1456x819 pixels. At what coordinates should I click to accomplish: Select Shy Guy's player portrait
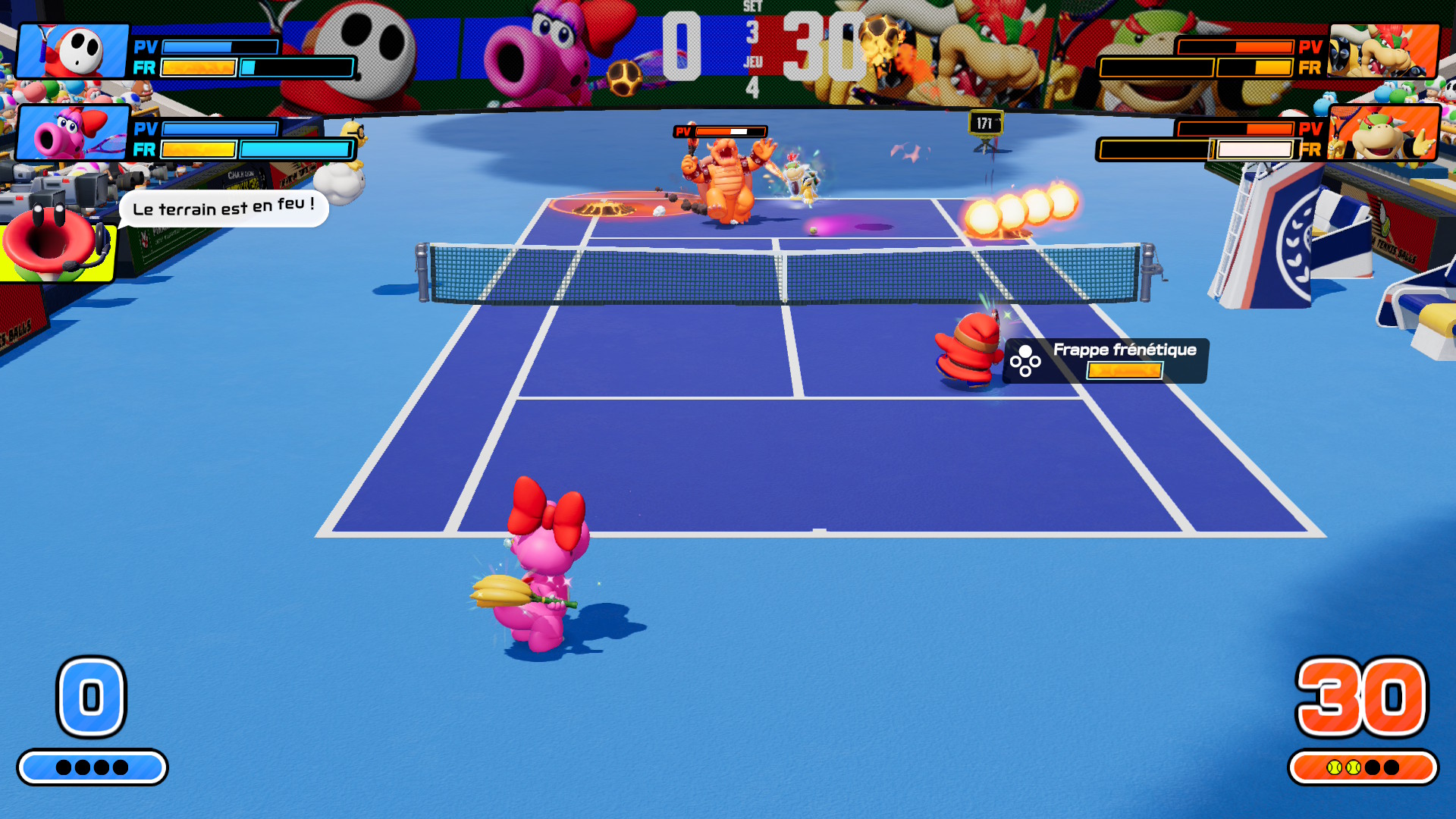(74, 52)
